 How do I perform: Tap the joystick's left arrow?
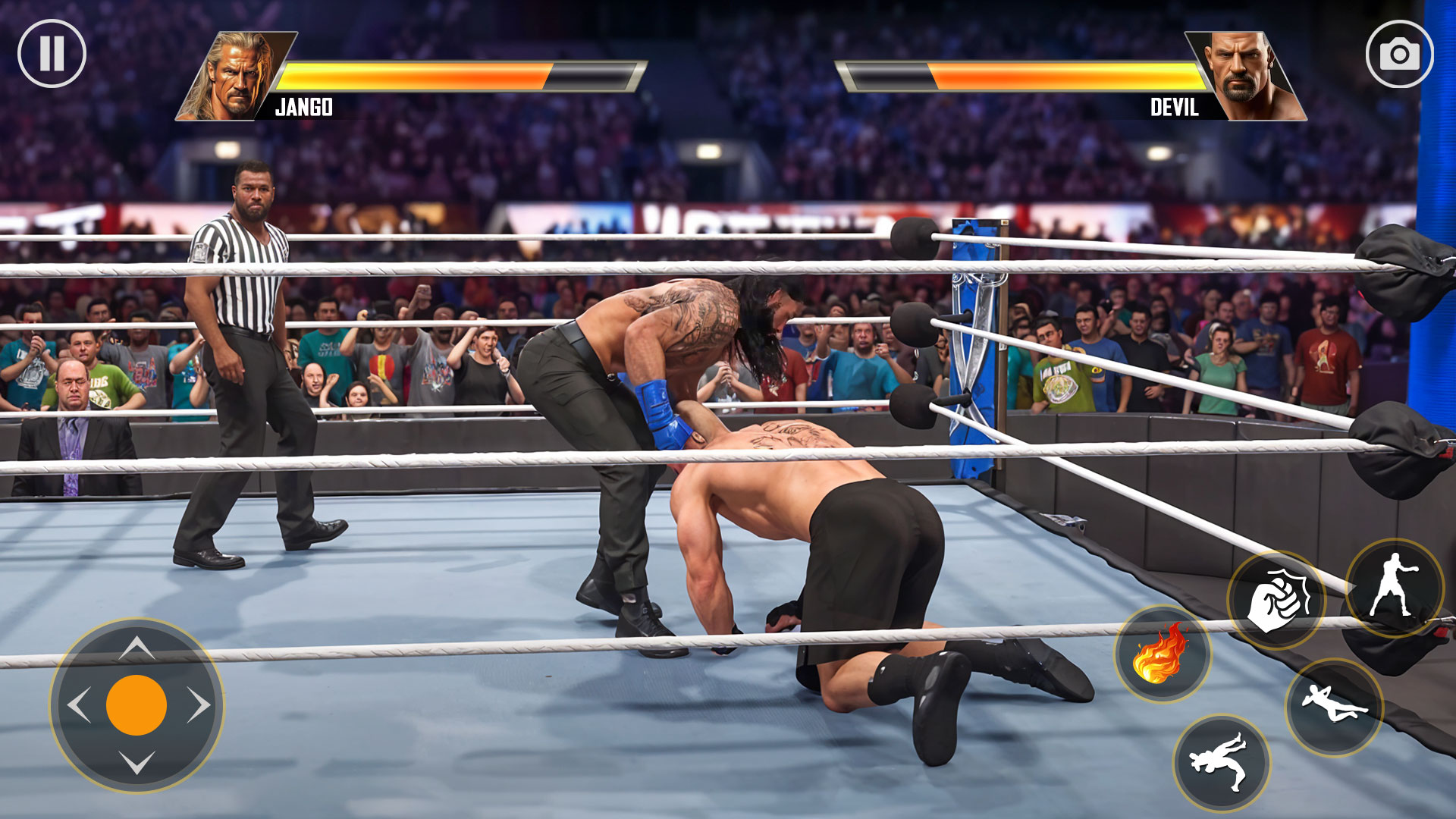coord(79,705)
